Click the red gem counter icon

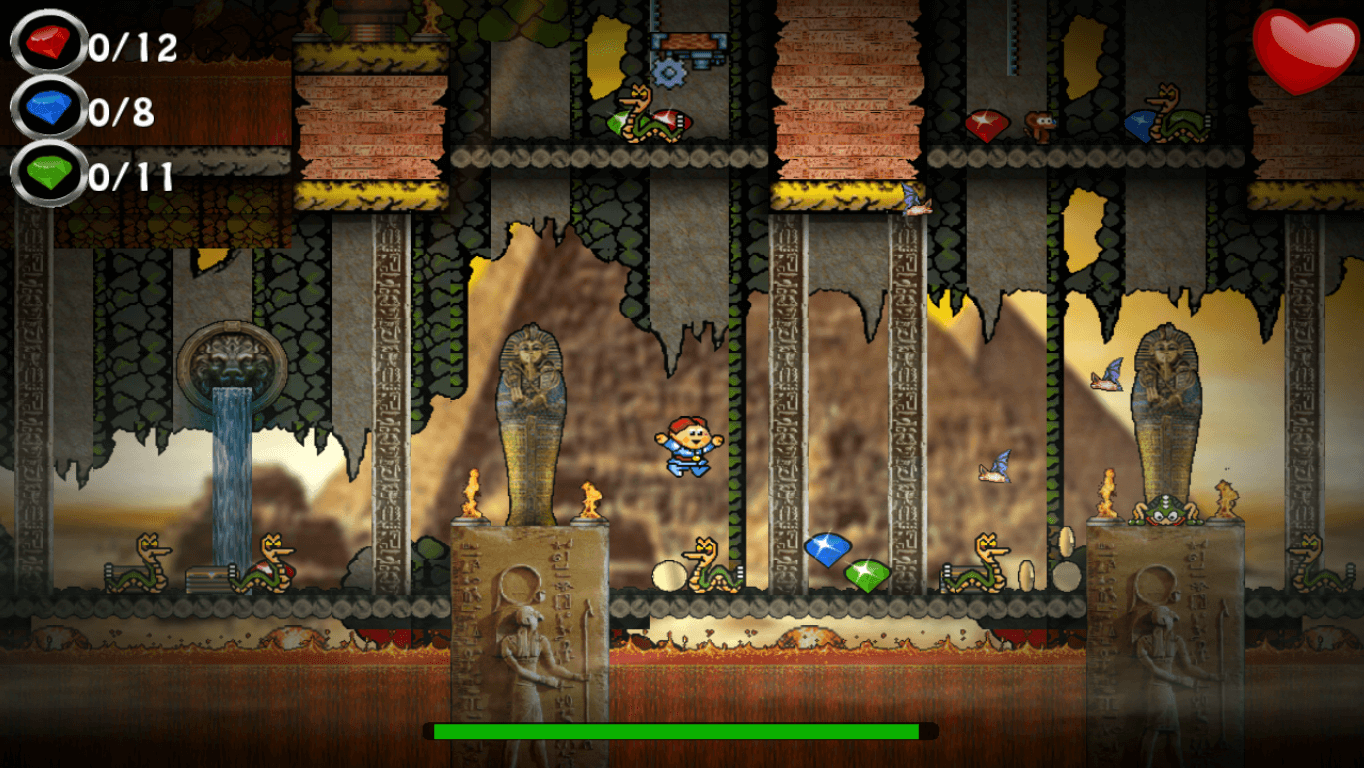(x=45, y=45)
